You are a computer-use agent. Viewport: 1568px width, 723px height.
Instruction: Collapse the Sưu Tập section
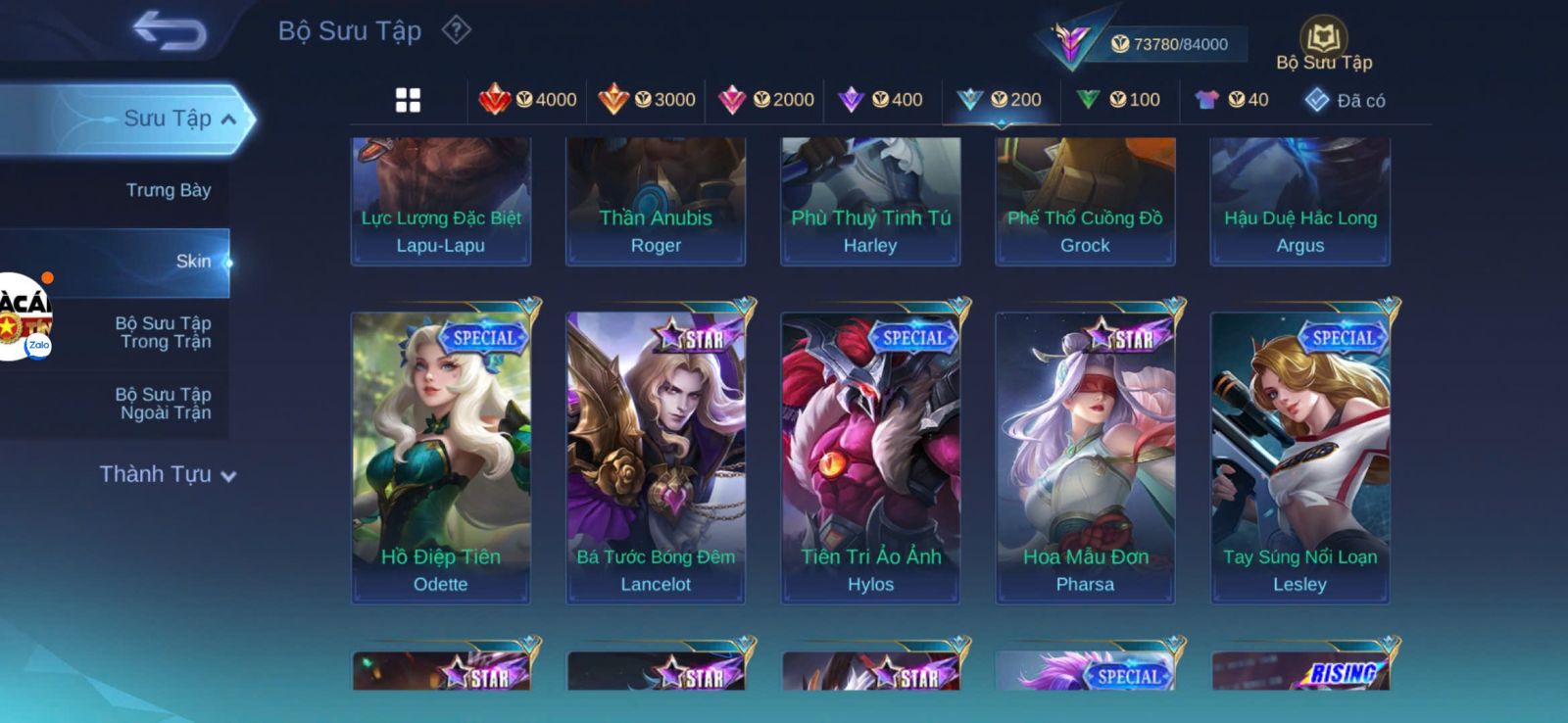point(227,120)
